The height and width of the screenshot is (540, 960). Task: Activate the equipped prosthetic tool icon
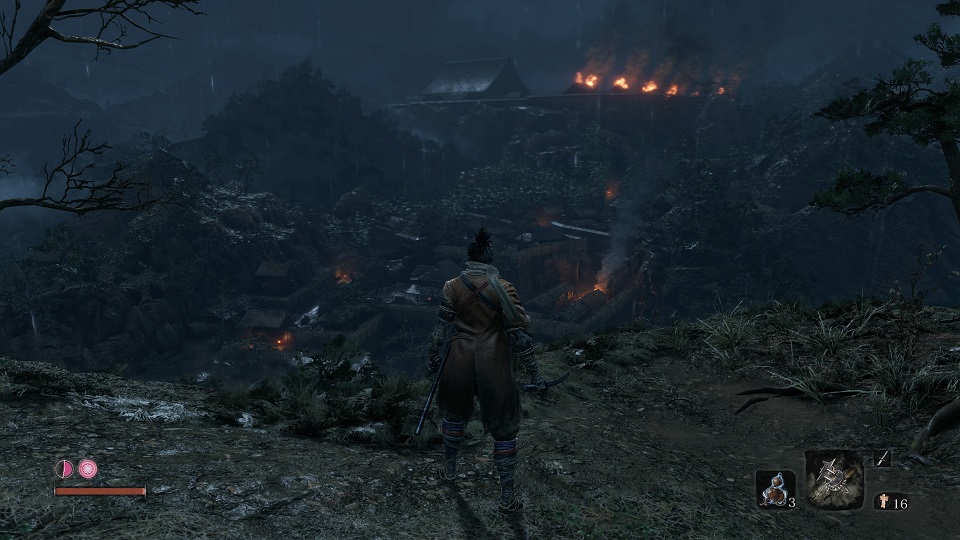(x=834, y=479)
